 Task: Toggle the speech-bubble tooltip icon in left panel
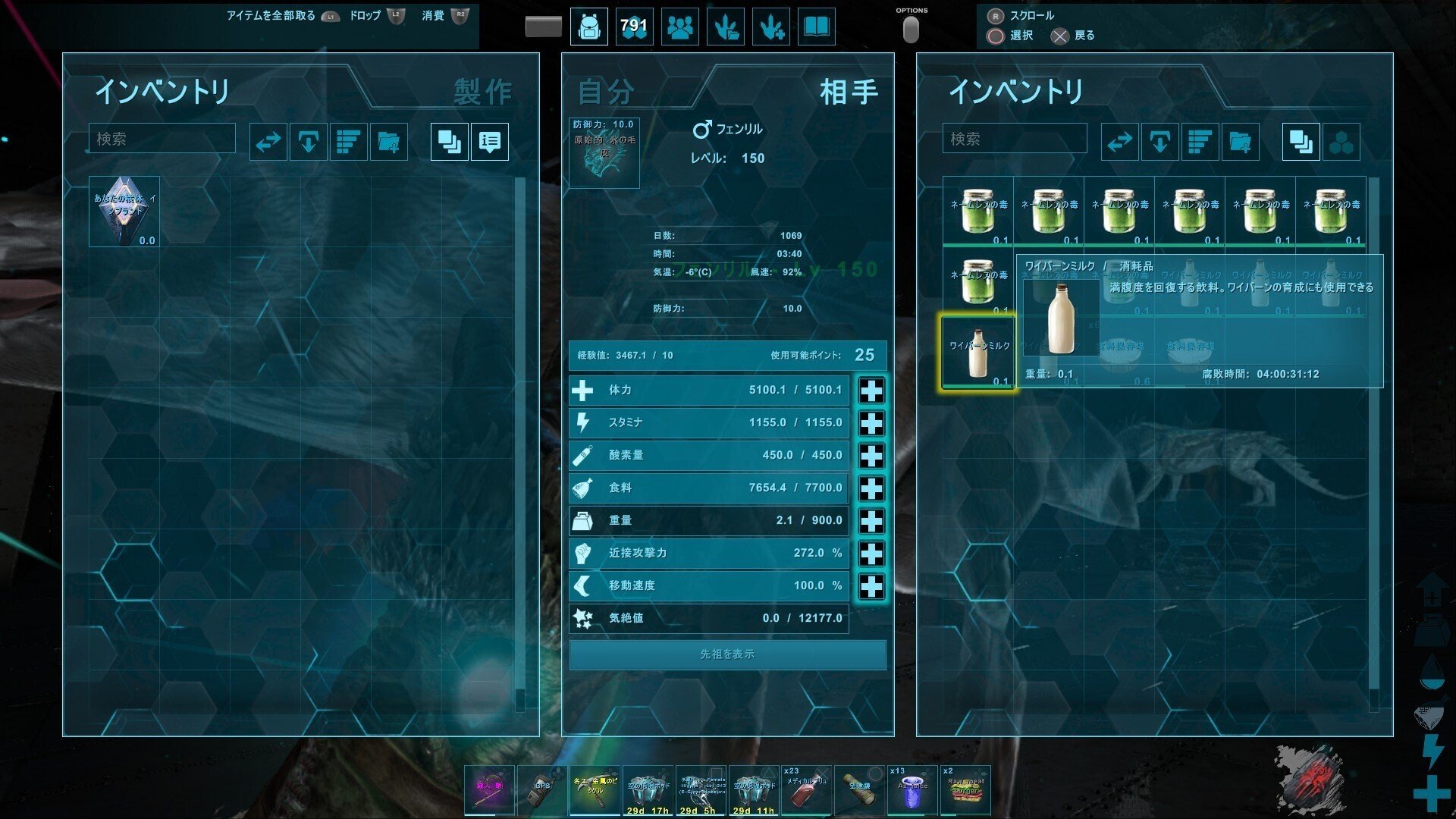click(x=489, y=141)
